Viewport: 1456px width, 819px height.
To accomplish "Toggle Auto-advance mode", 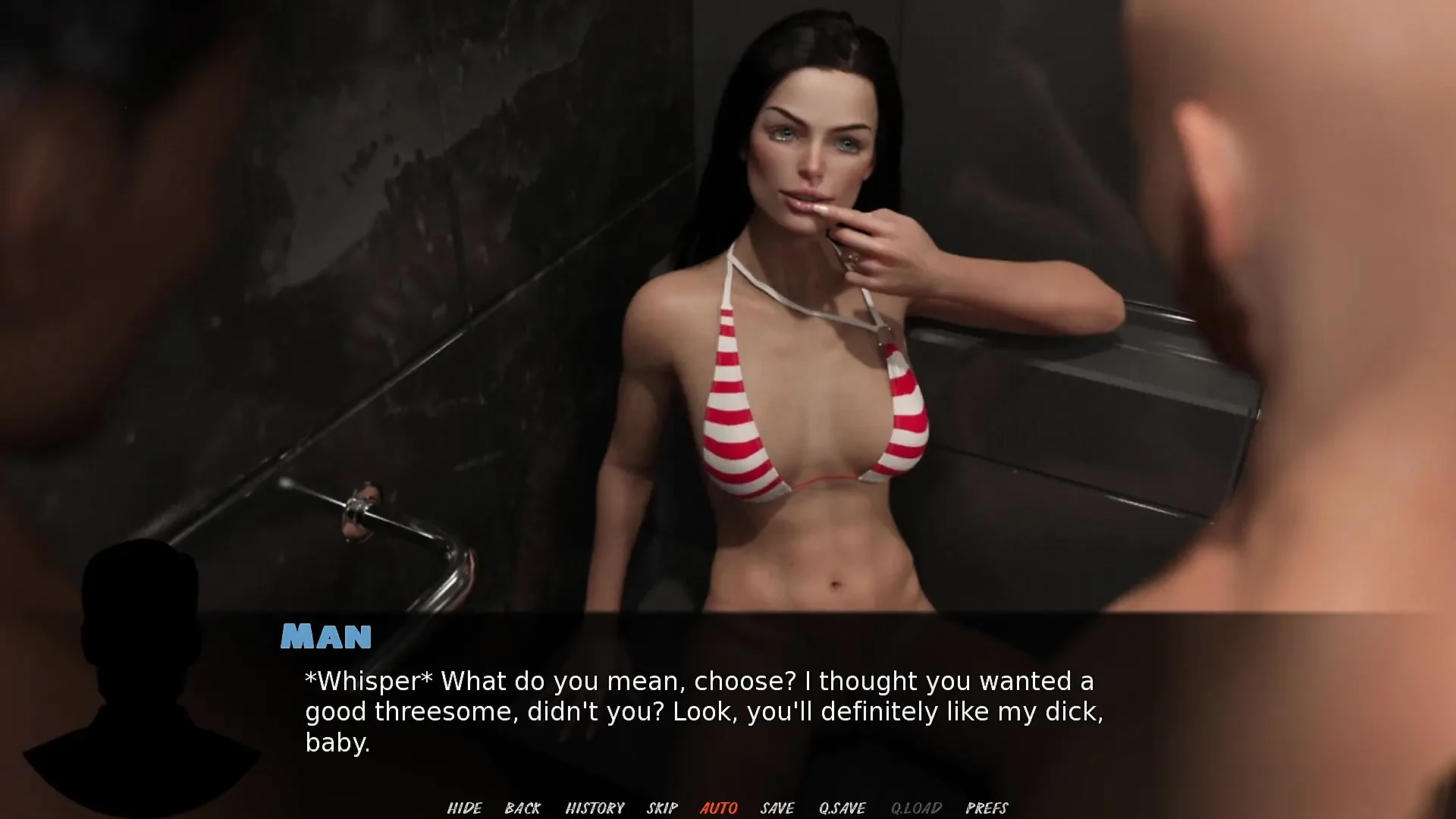I will [718, 808].
